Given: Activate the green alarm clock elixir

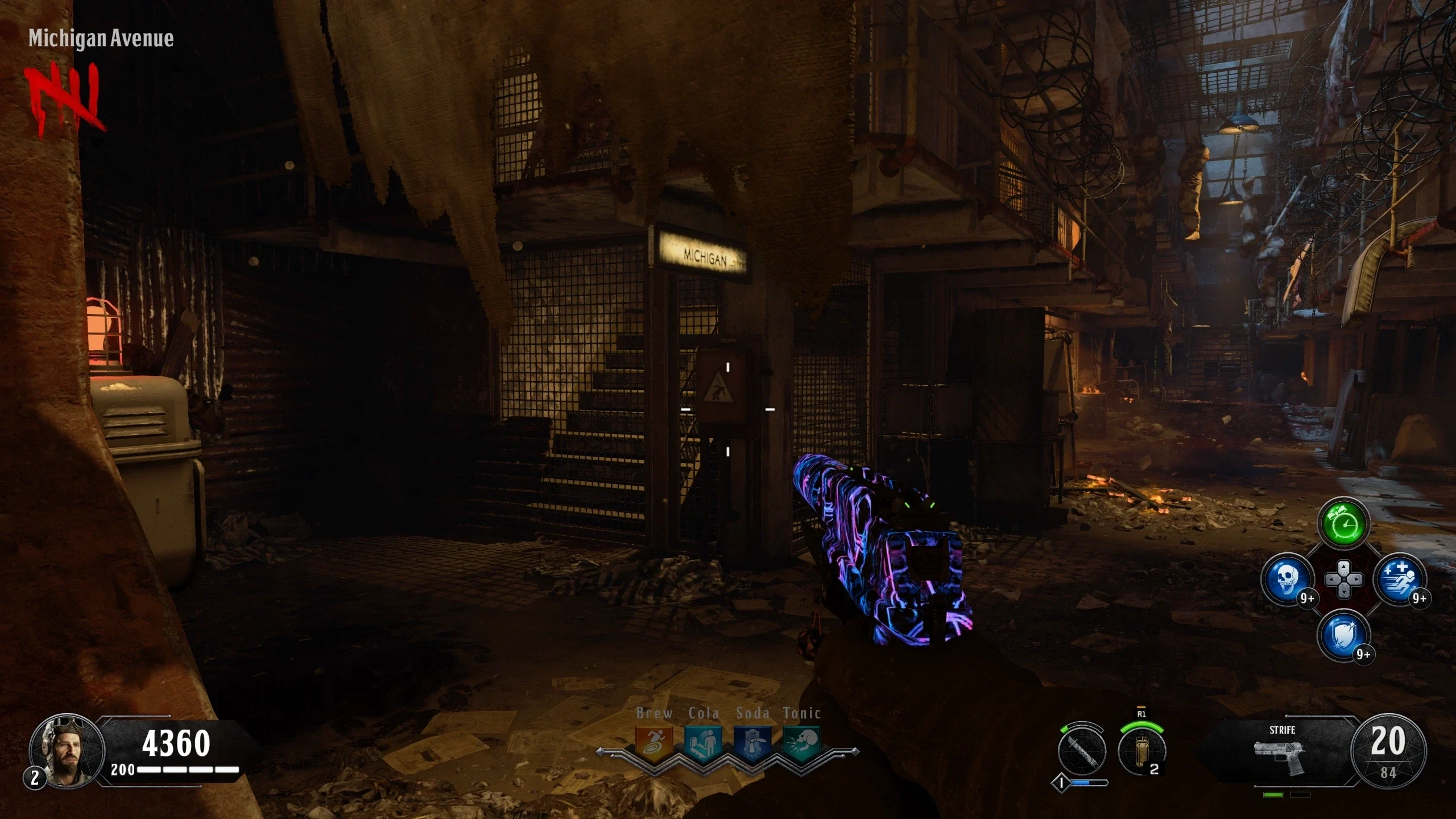Looking at the screenshot, I should click(1344, 523).
